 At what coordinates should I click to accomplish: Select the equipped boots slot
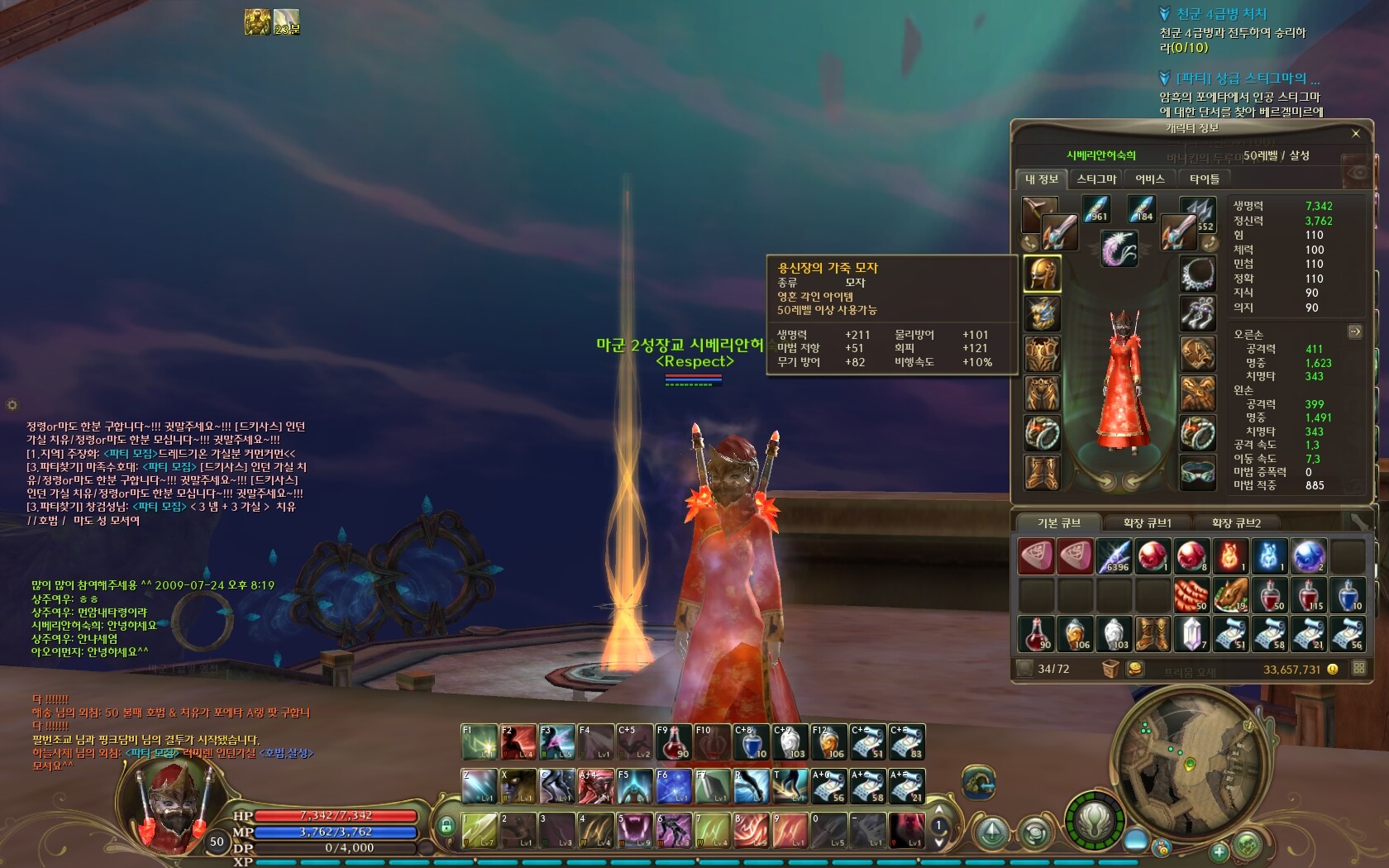point(1042,474)
